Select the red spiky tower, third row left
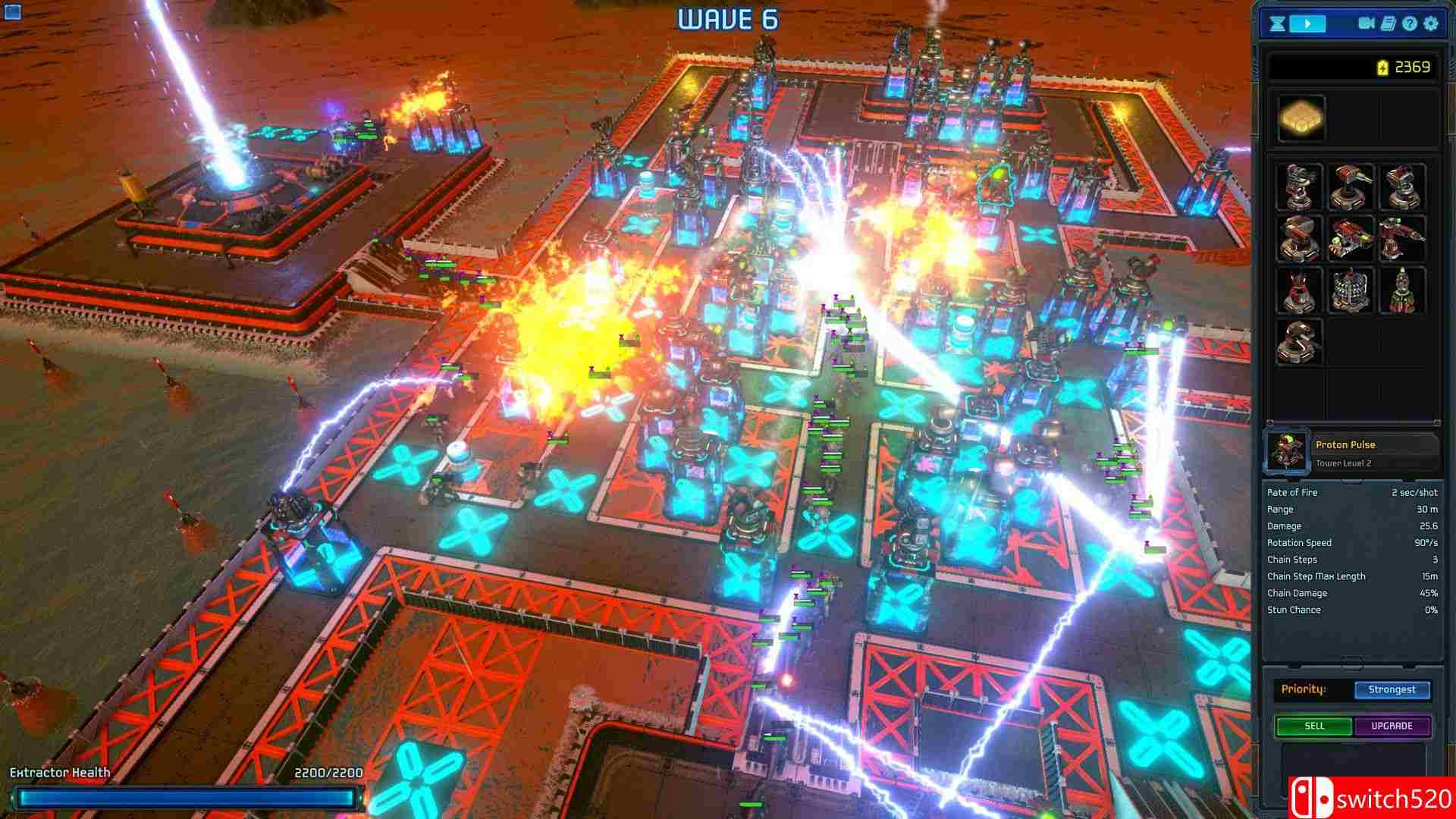 pos(1299,290)
